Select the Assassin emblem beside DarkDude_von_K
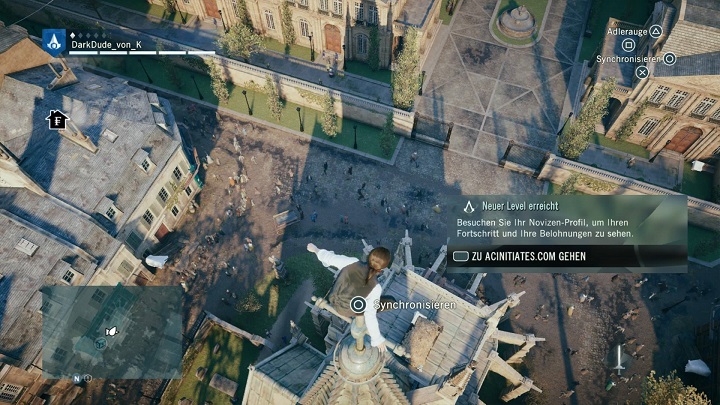 53,41
